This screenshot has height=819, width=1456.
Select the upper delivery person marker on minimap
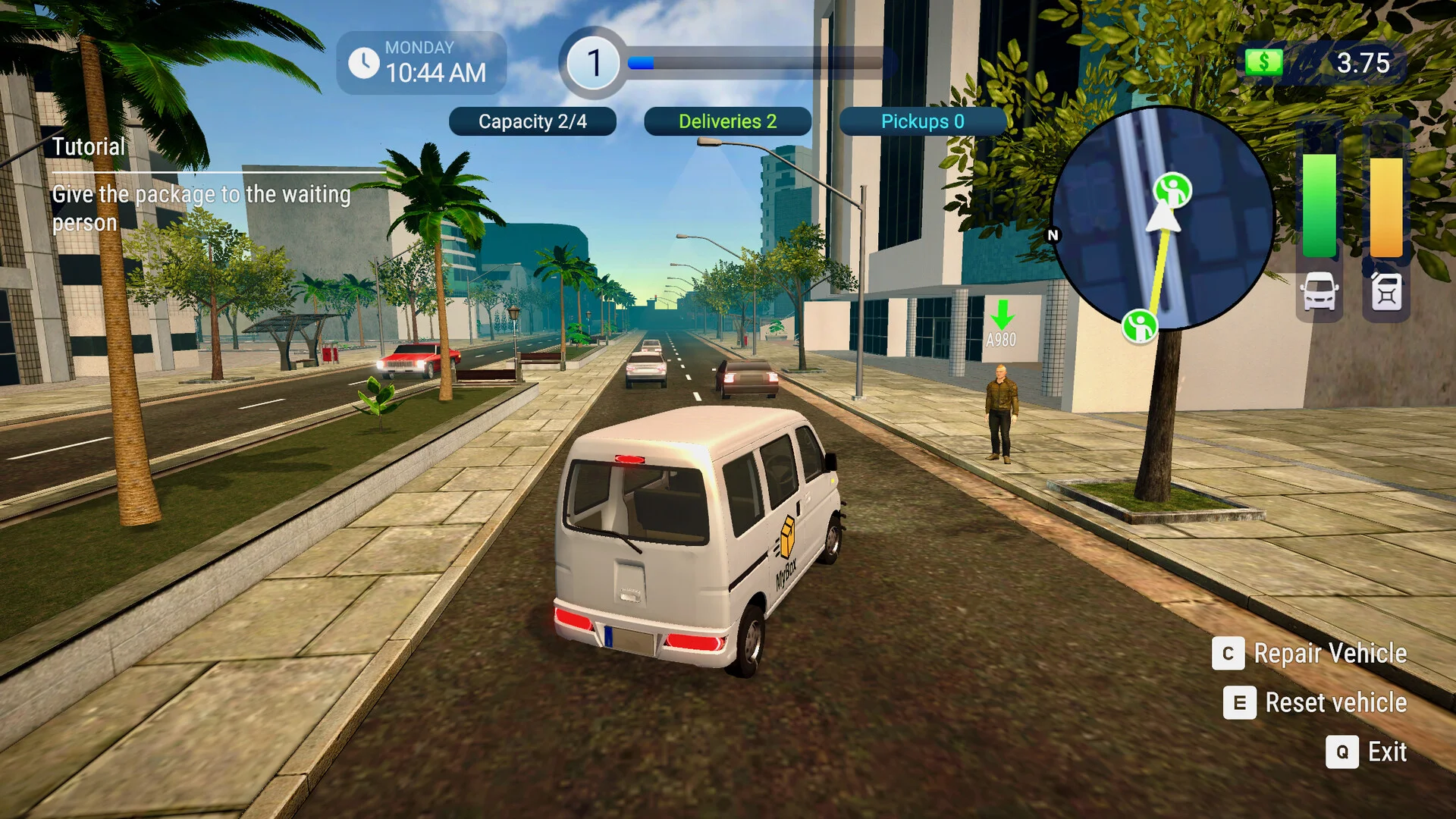1172,190
